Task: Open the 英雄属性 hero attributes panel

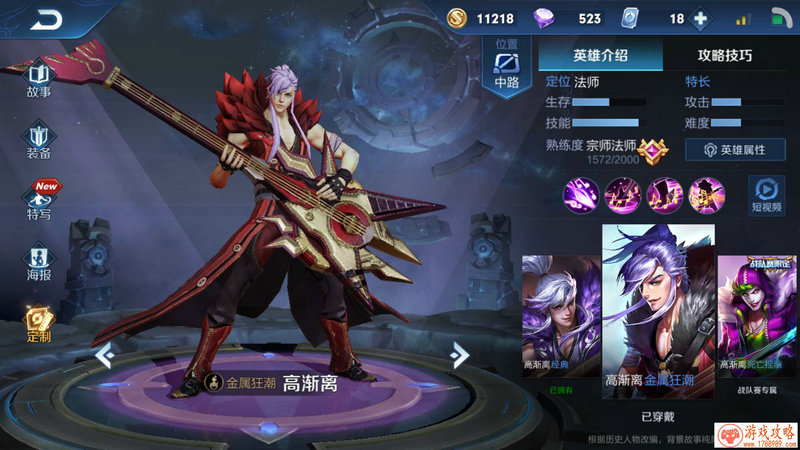Action: click(x=735, y=149)
